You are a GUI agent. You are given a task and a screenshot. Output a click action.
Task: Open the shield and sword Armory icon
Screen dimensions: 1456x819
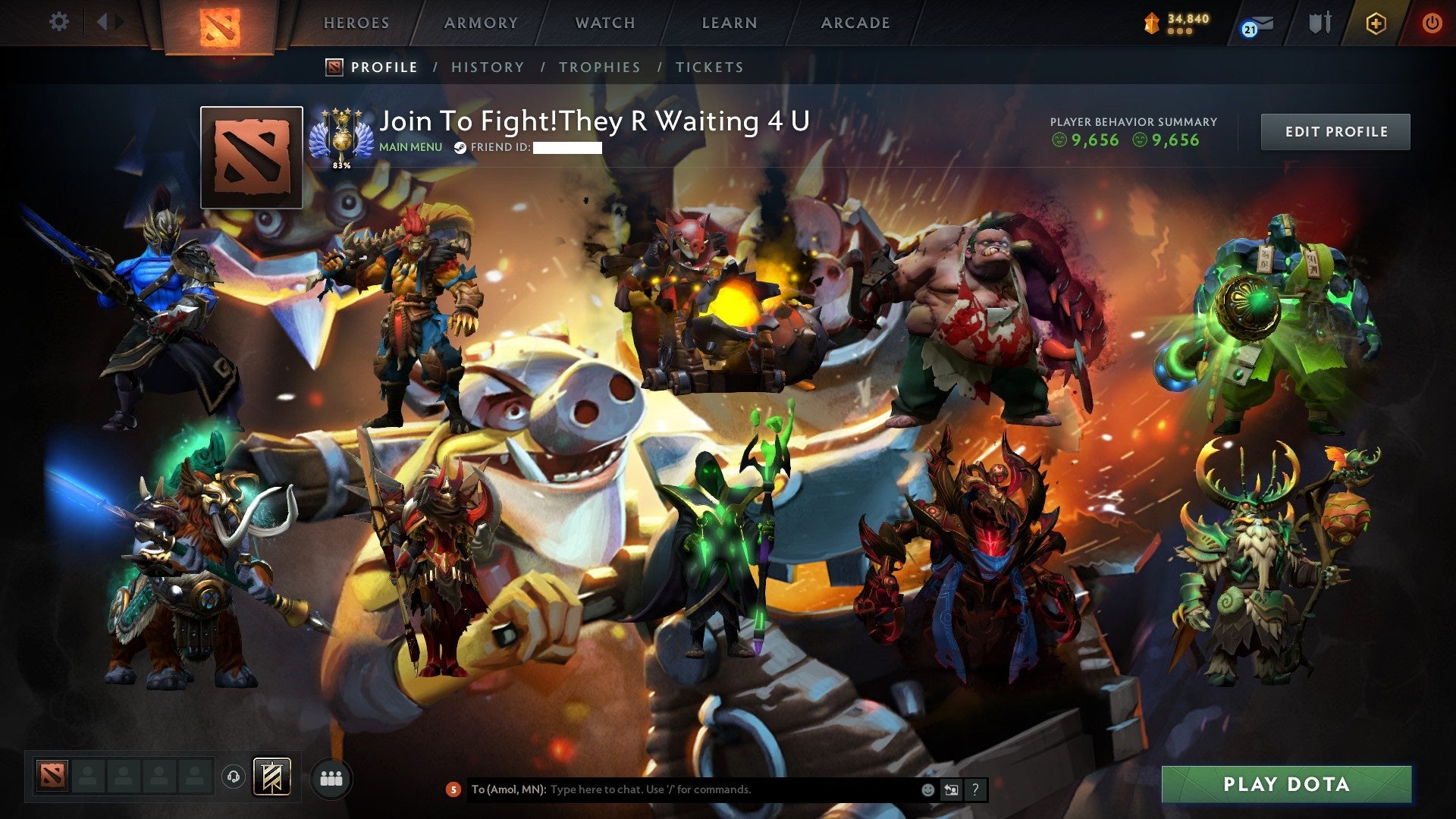[x=1319, y=24]
